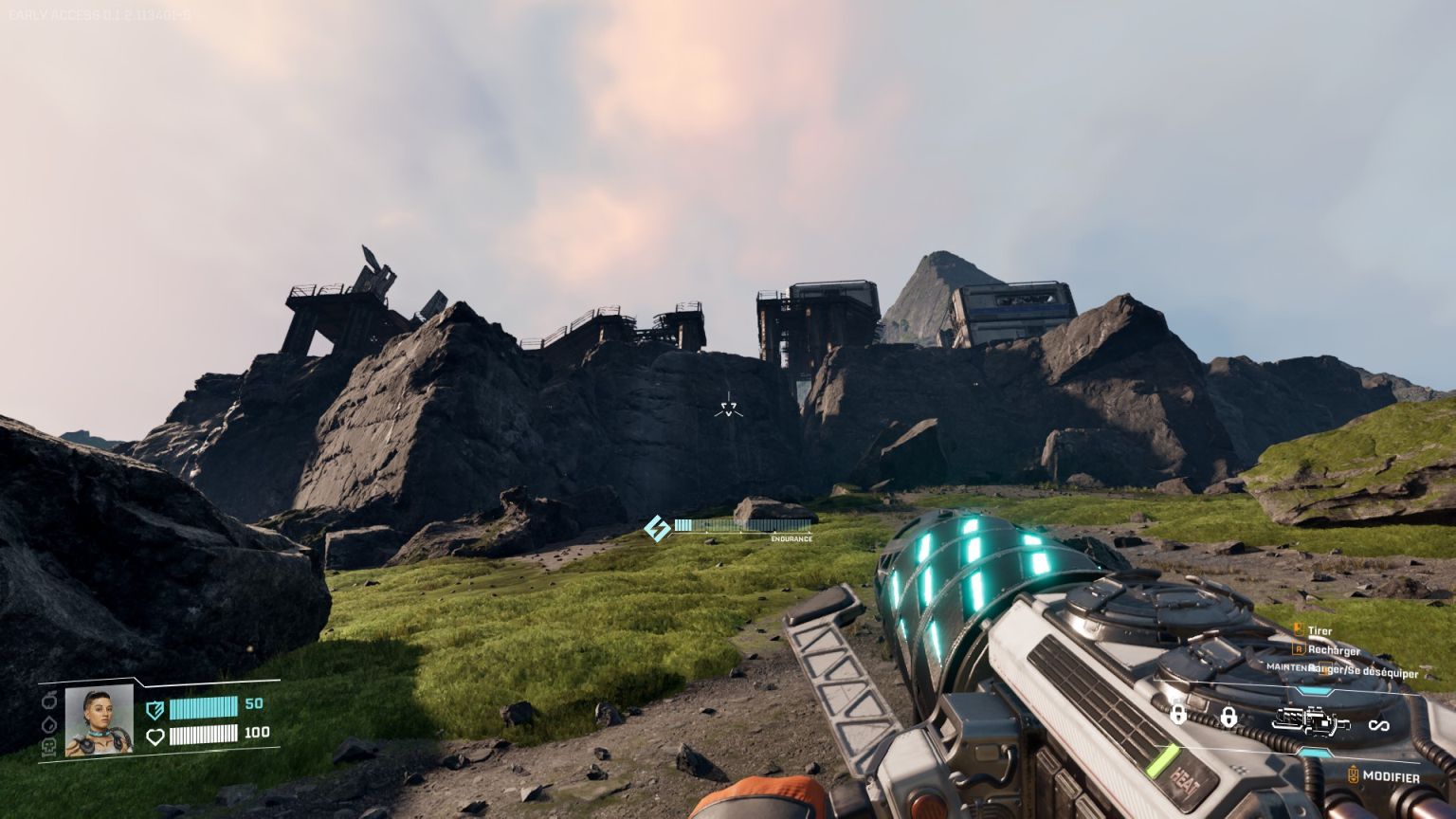Screen dimensions: 1456x819
Task: Click the character portrait
Action: [99, 720]
